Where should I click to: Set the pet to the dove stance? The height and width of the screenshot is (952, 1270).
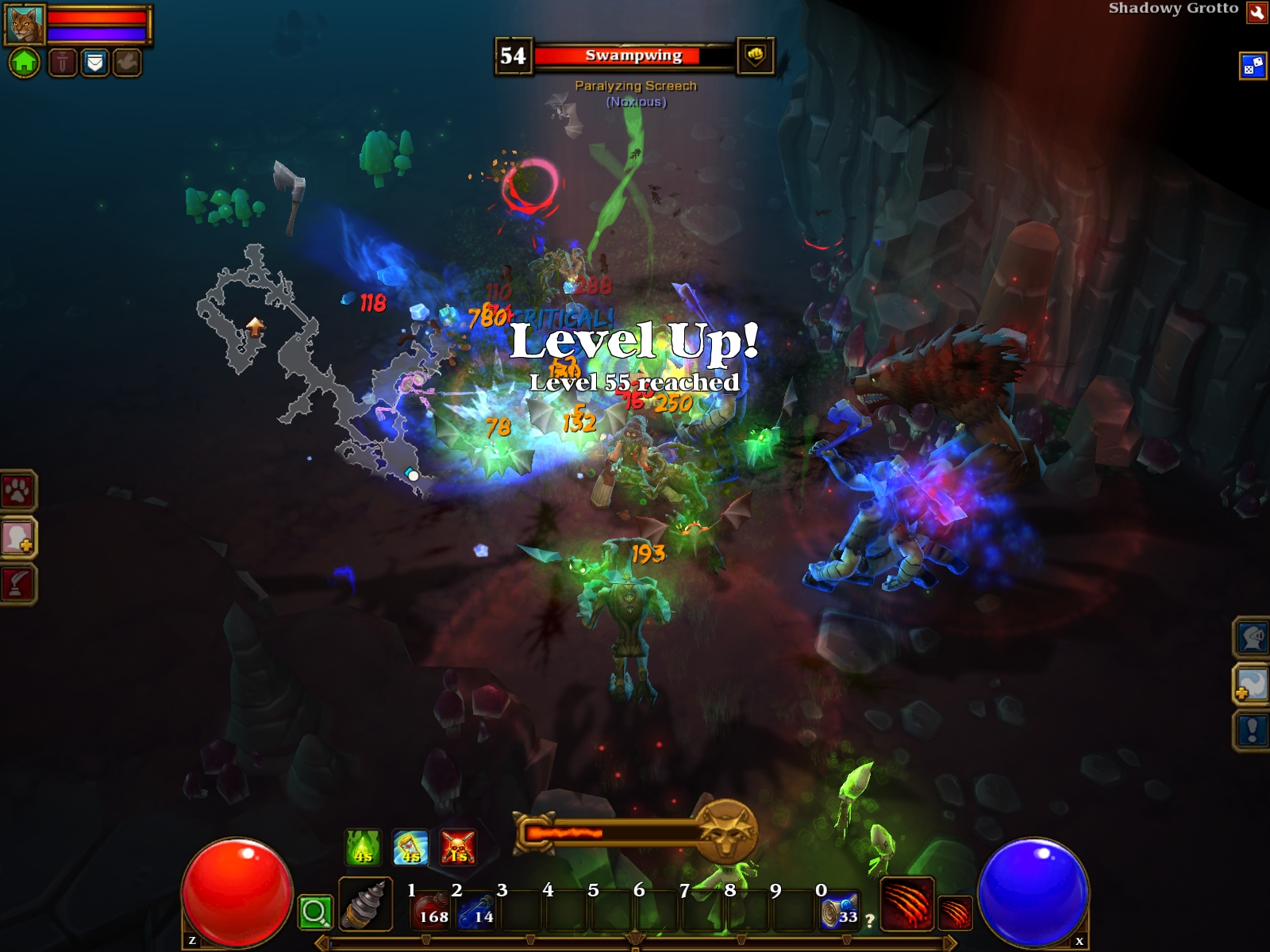pos(126,62)
